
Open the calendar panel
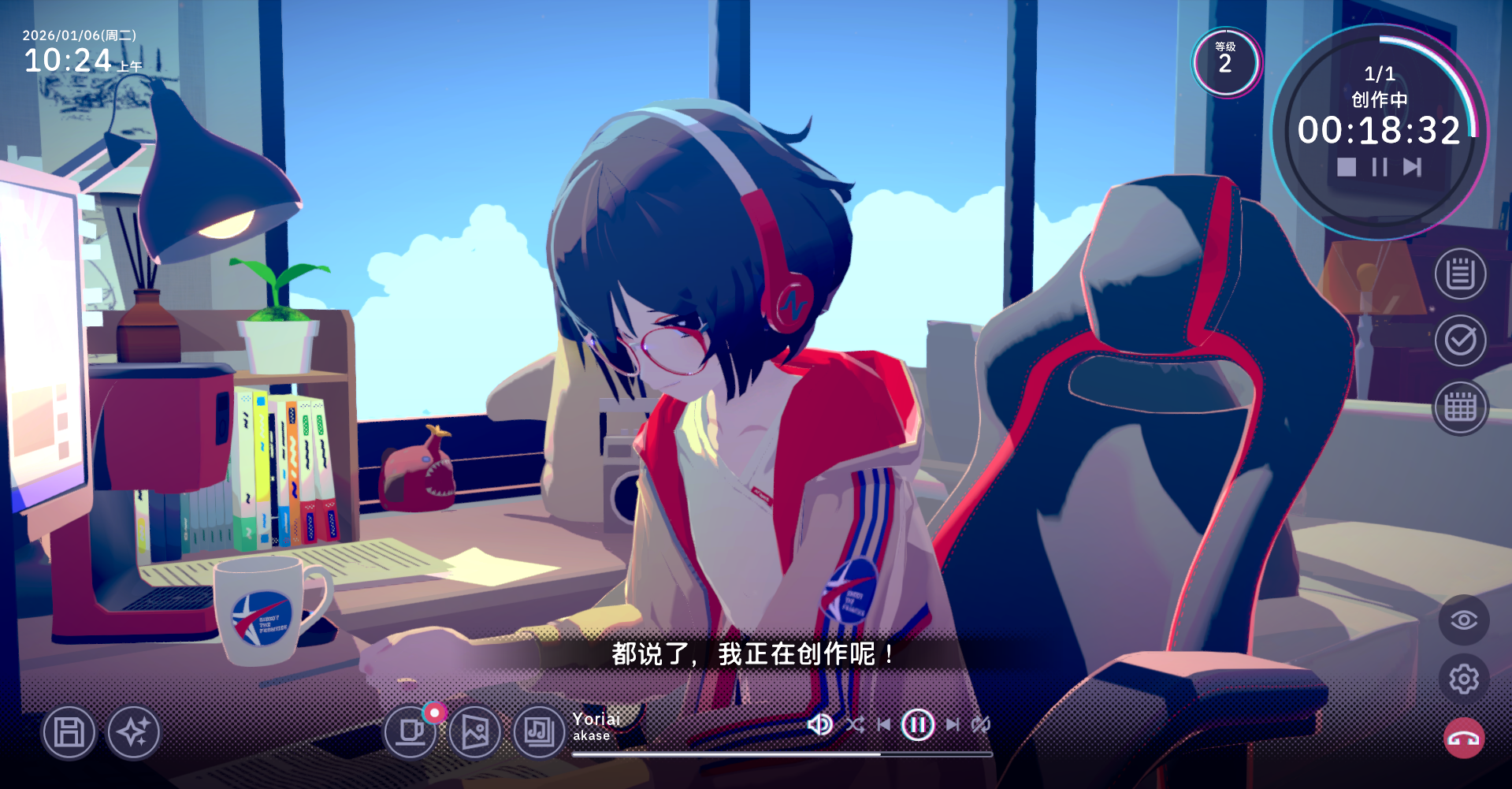click(1462, 405)
